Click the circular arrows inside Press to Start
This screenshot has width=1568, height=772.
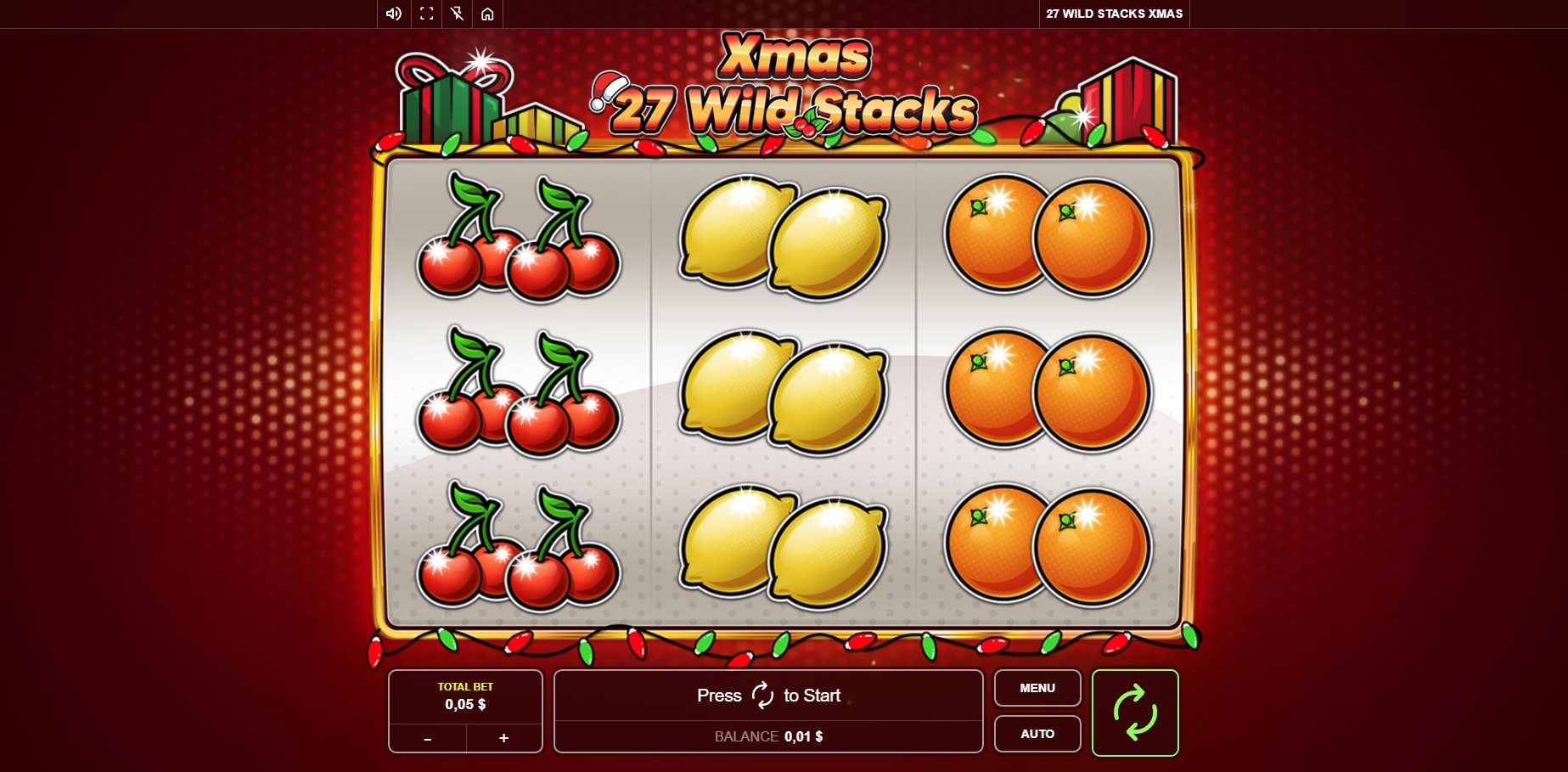[x=762, y=695]
